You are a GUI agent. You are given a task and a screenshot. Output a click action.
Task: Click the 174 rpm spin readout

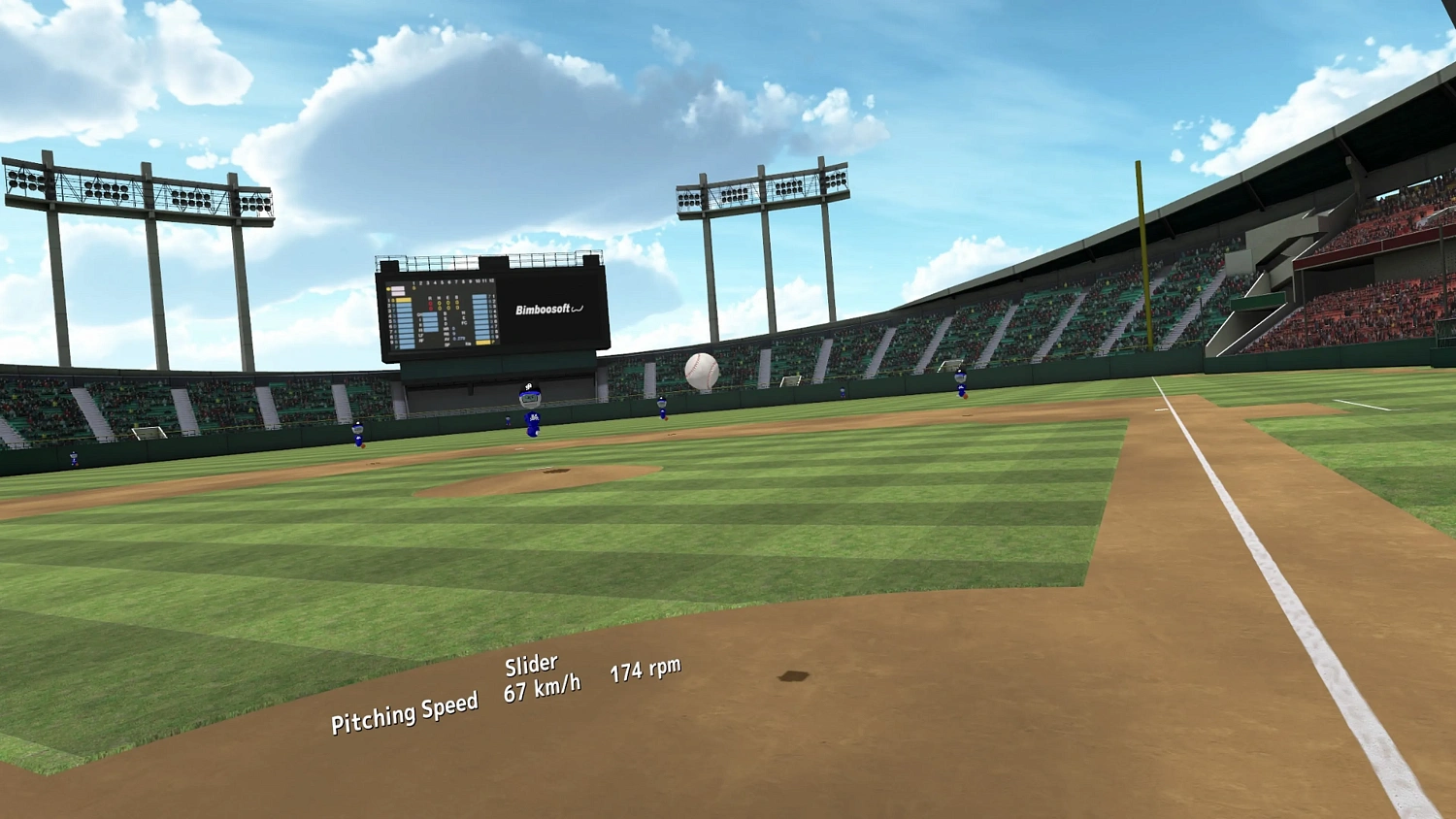click(645, 671)
